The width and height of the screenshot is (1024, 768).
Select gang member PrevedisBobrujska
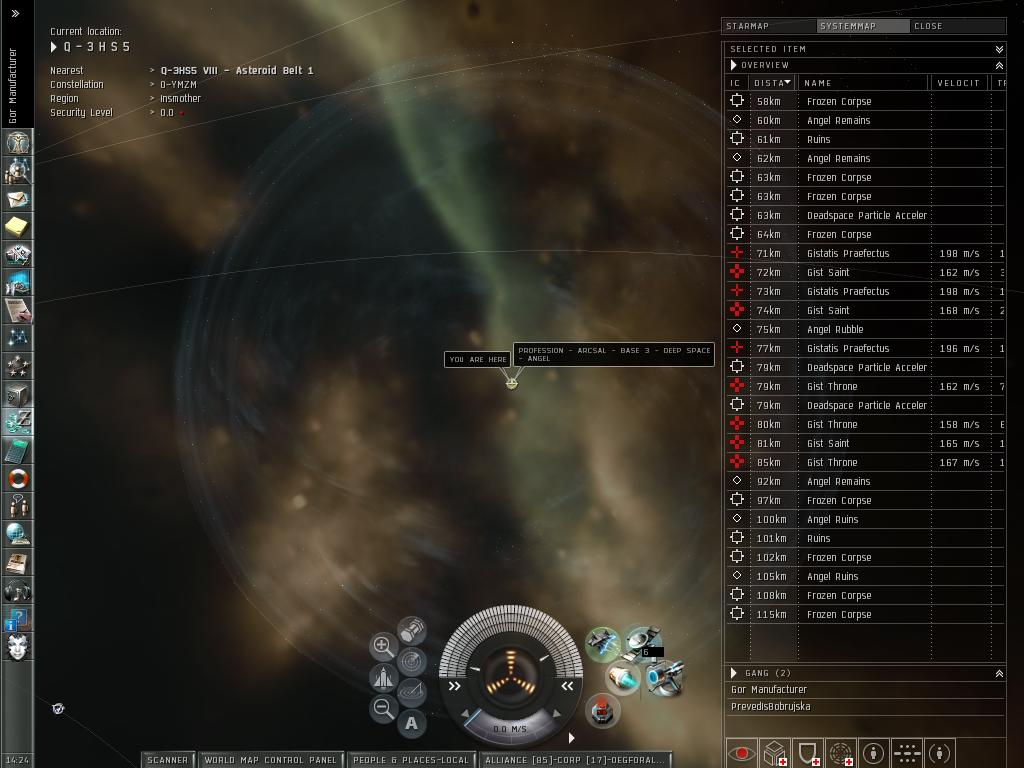(x=770, y=706)
